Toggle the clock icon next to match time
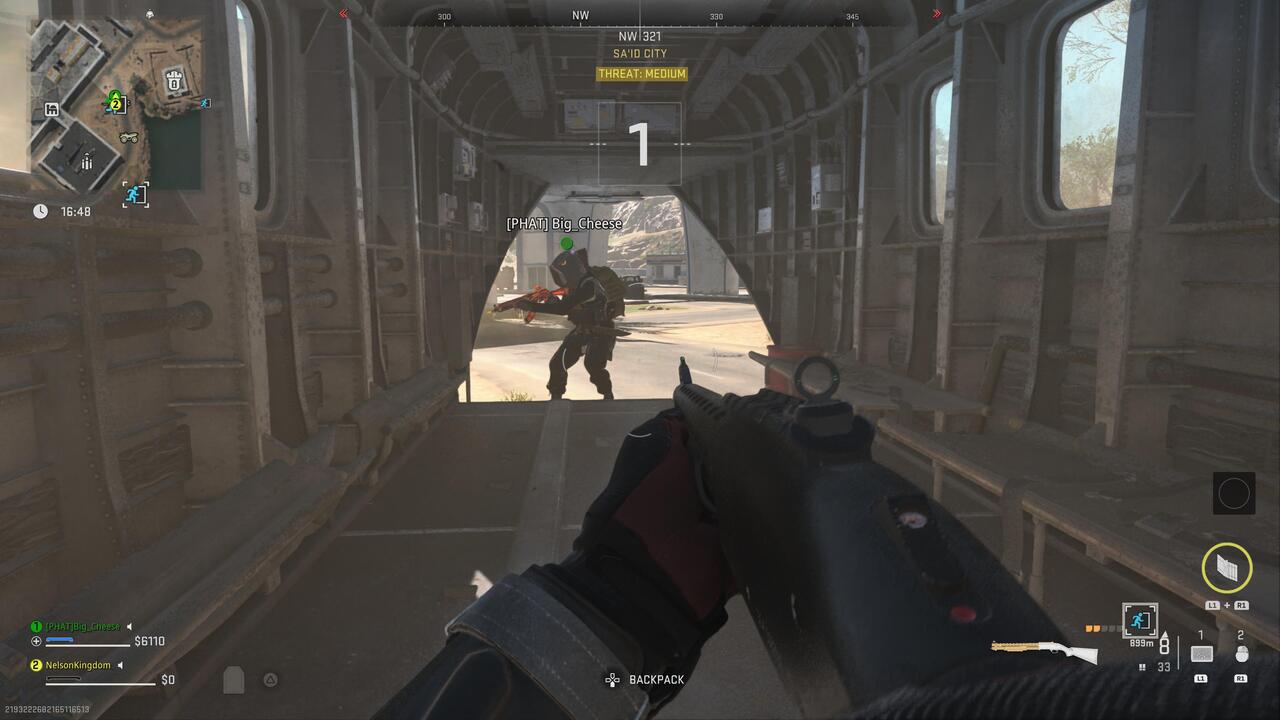1280x720 pixels. pos(40,211)
